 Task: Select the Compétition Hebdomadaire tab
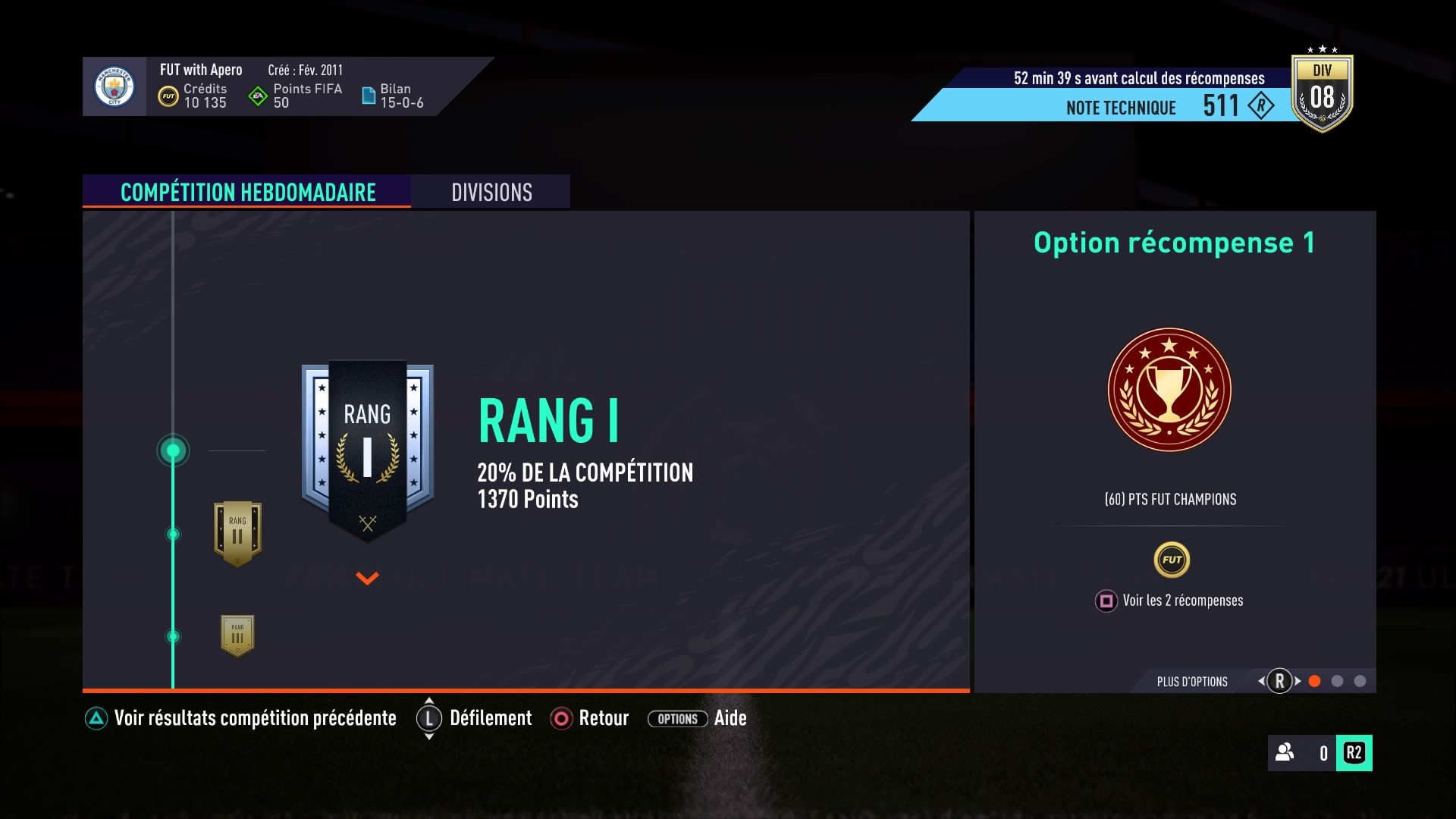(x=247, y=192)
